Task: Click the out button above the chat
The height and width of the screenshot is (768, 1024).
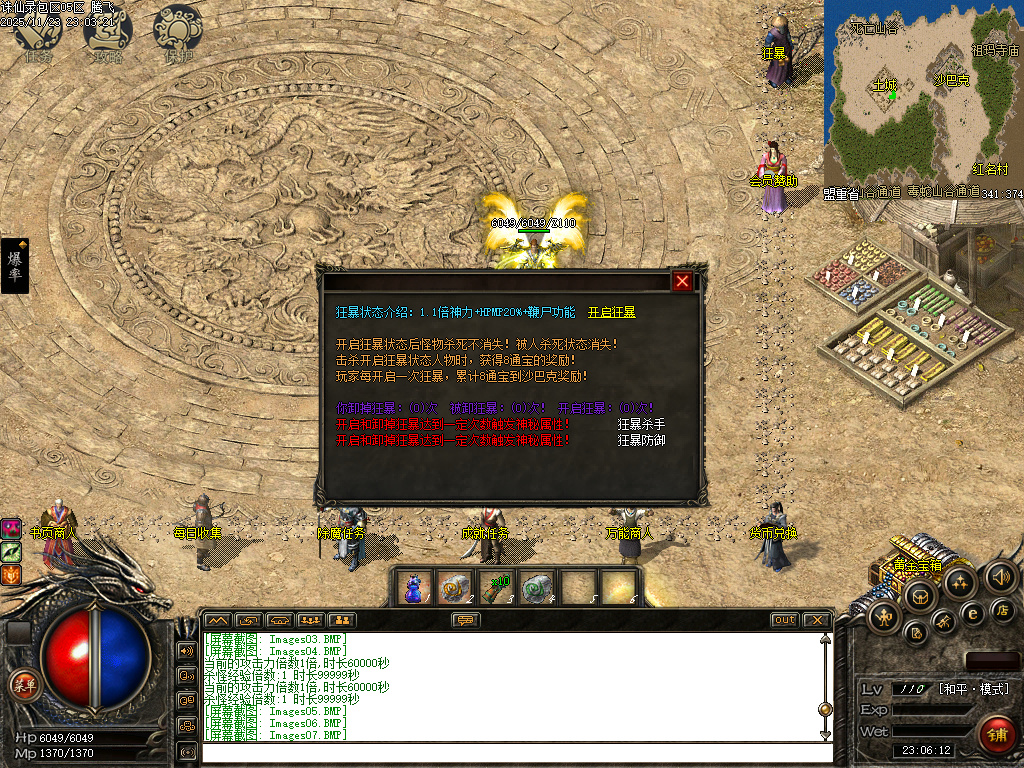Action: pos(785,620)
